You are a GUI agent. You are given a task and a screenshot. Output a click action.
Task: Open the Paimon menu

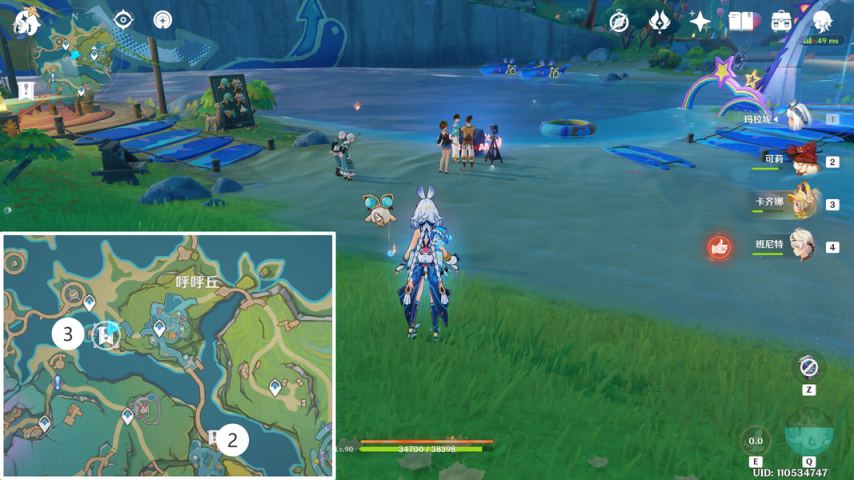[25, 21]
